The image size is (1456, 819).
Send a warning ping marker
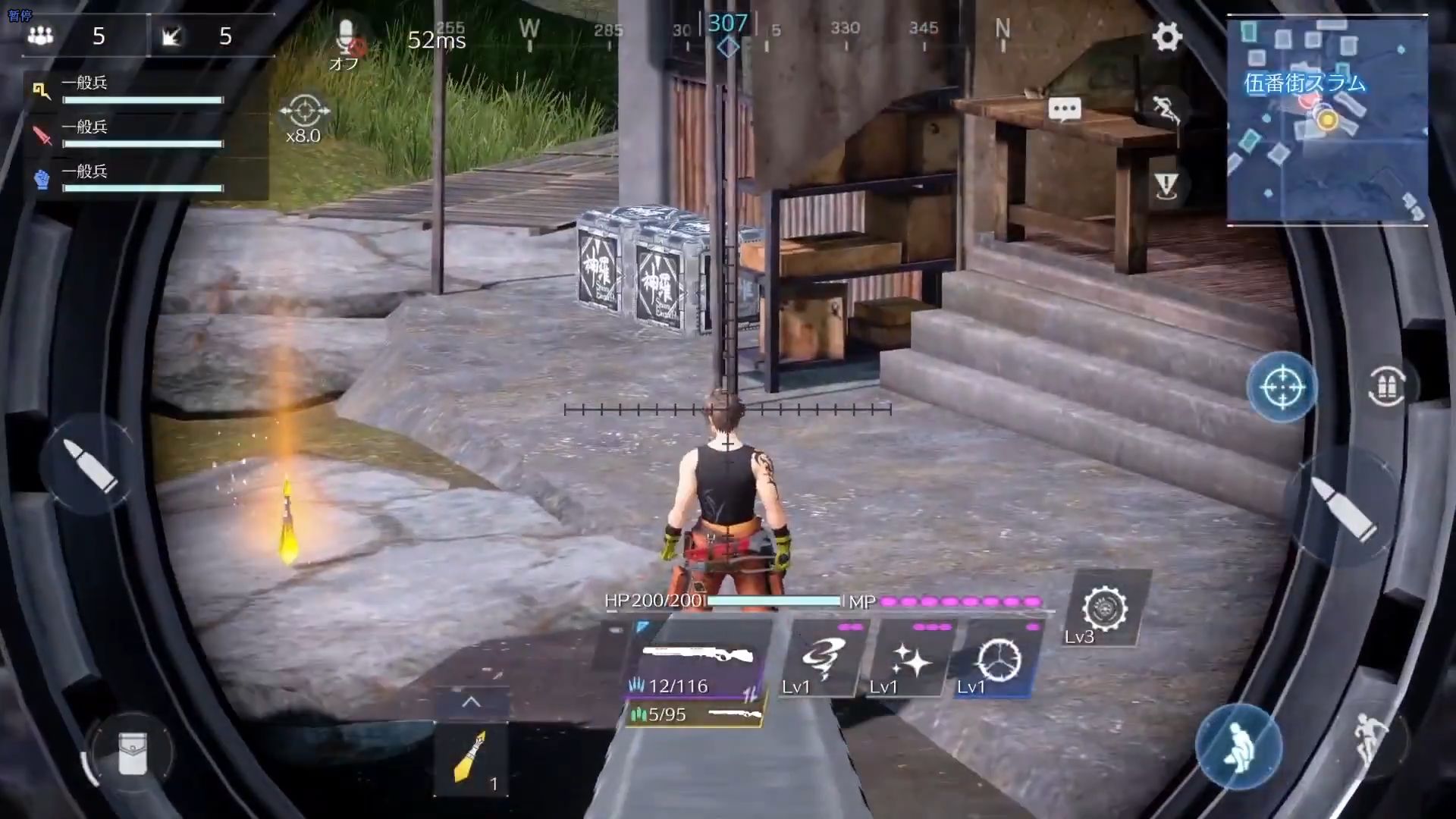pos(1166,184)
